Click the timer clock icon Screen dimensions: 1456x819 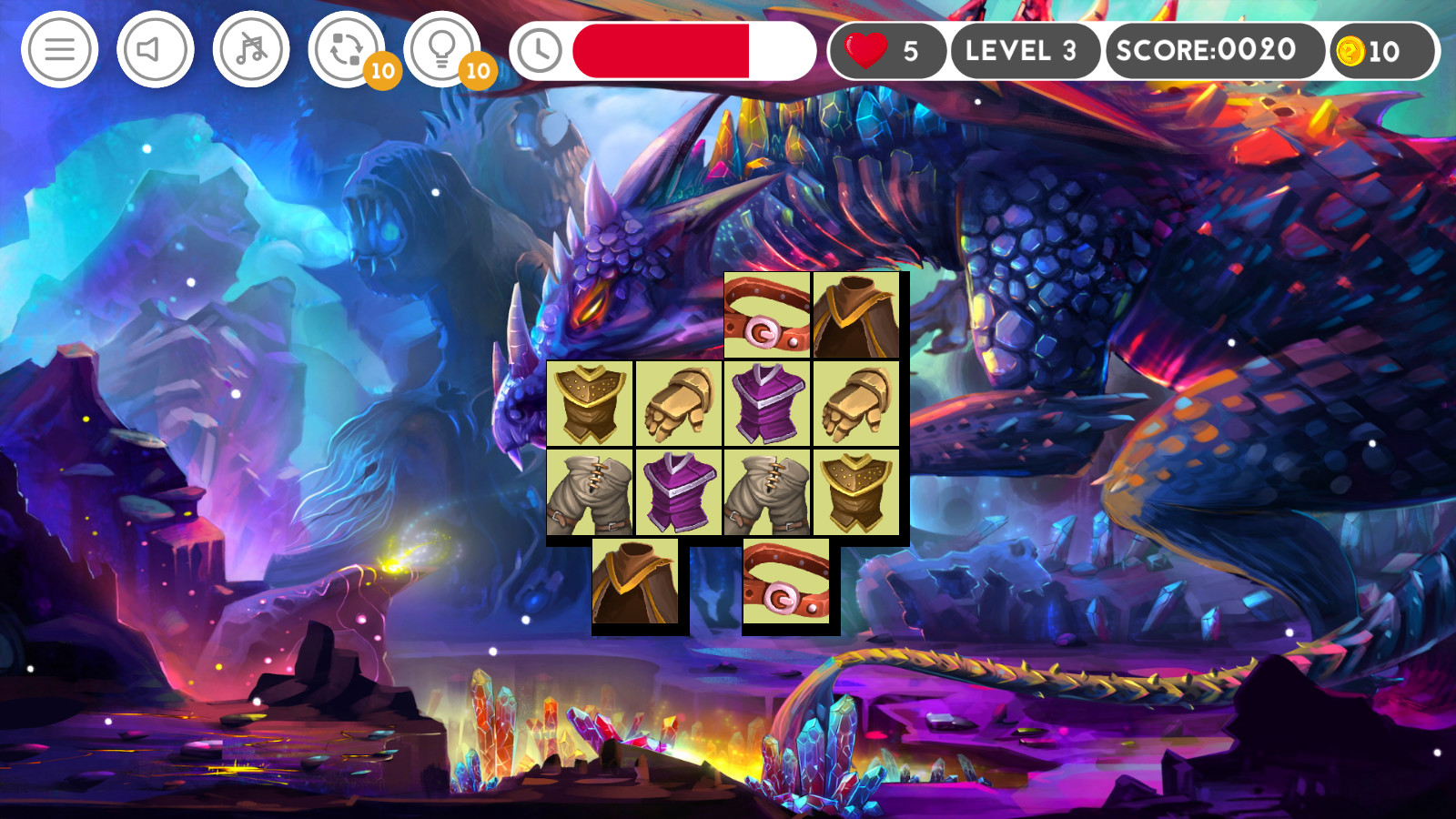[x=541, y=50]
